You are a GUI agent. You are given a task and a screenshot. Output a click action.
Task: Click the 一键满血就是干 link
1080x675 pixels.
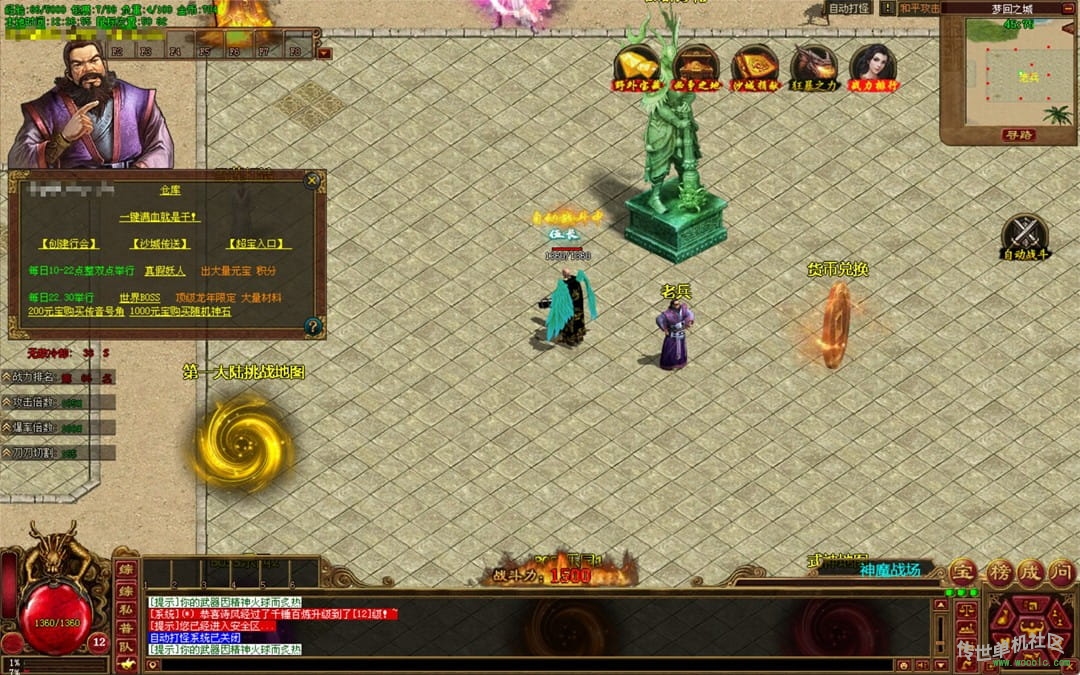(x=160, y=216)
